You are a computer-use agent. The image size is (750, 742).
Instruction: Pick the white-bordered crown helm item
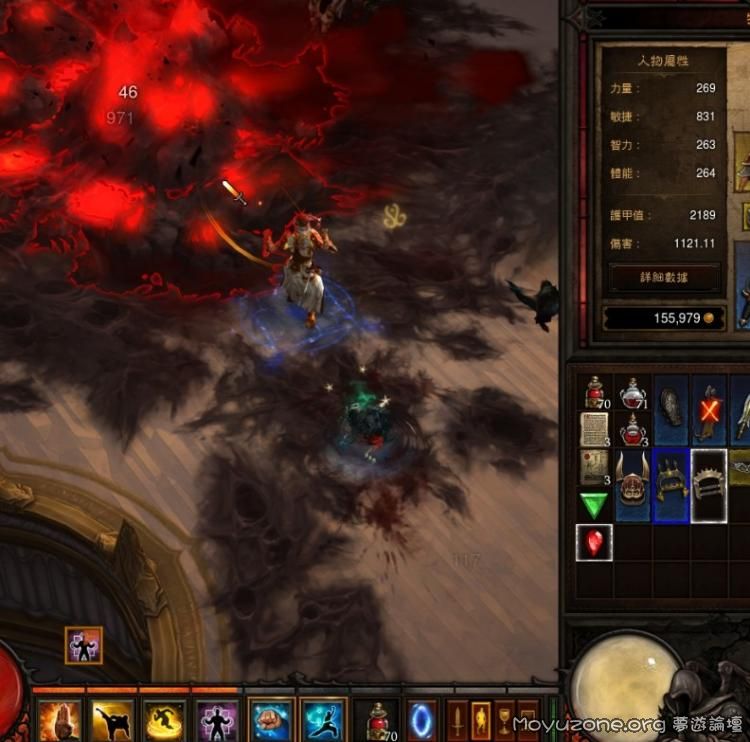point(709,485)
